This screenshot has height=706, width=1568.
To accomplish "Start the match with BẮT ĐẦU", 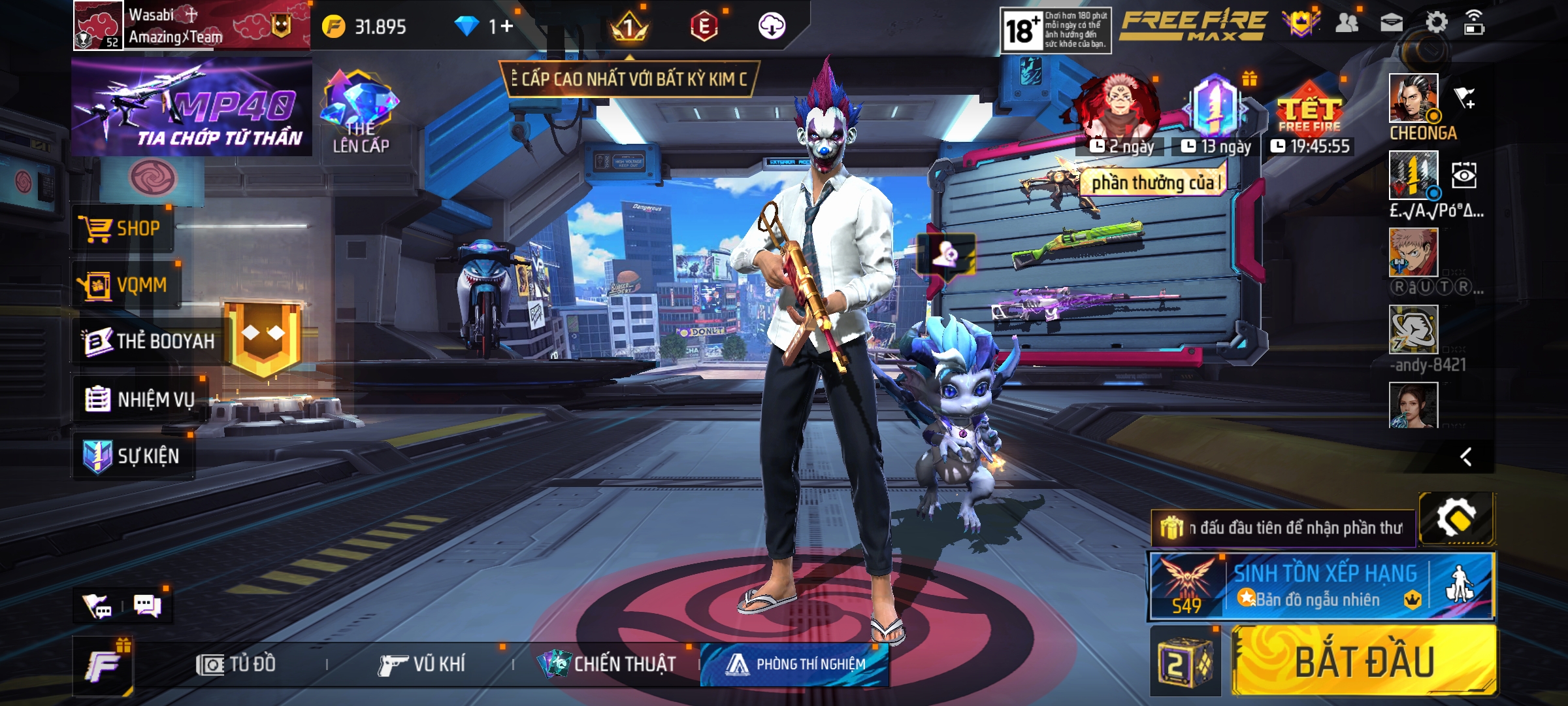I will coord(1364,662).
